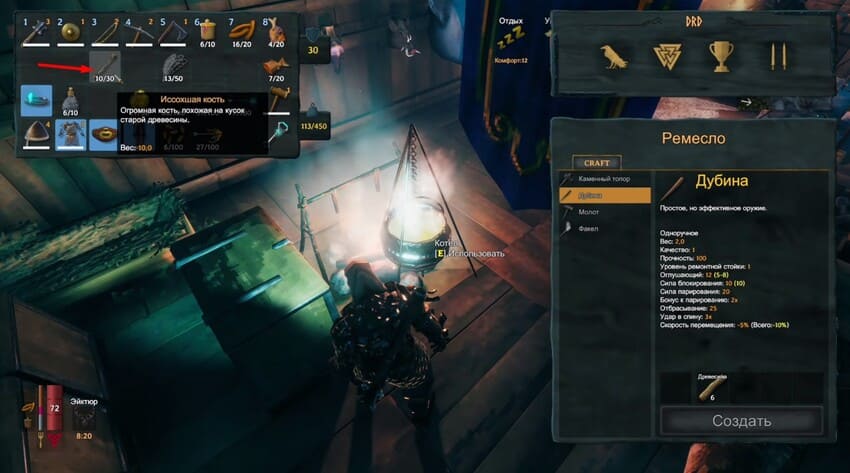This screenshot has height=473, width=850.
Task: Select the round shield in hotbar slot 2
Action: pos(71,33)
